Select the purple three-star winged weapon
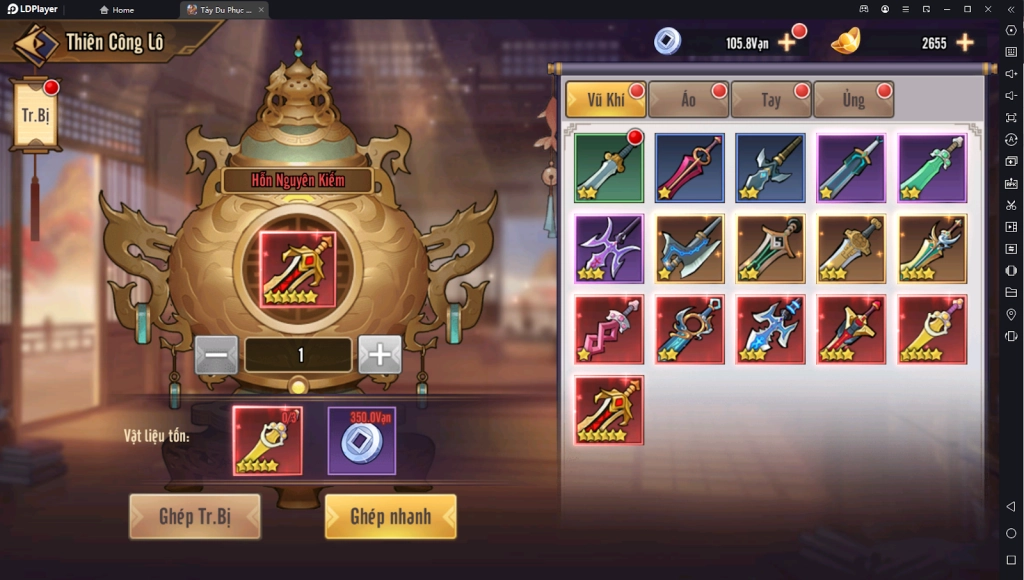1024x580 pixels. pos(609,249)
